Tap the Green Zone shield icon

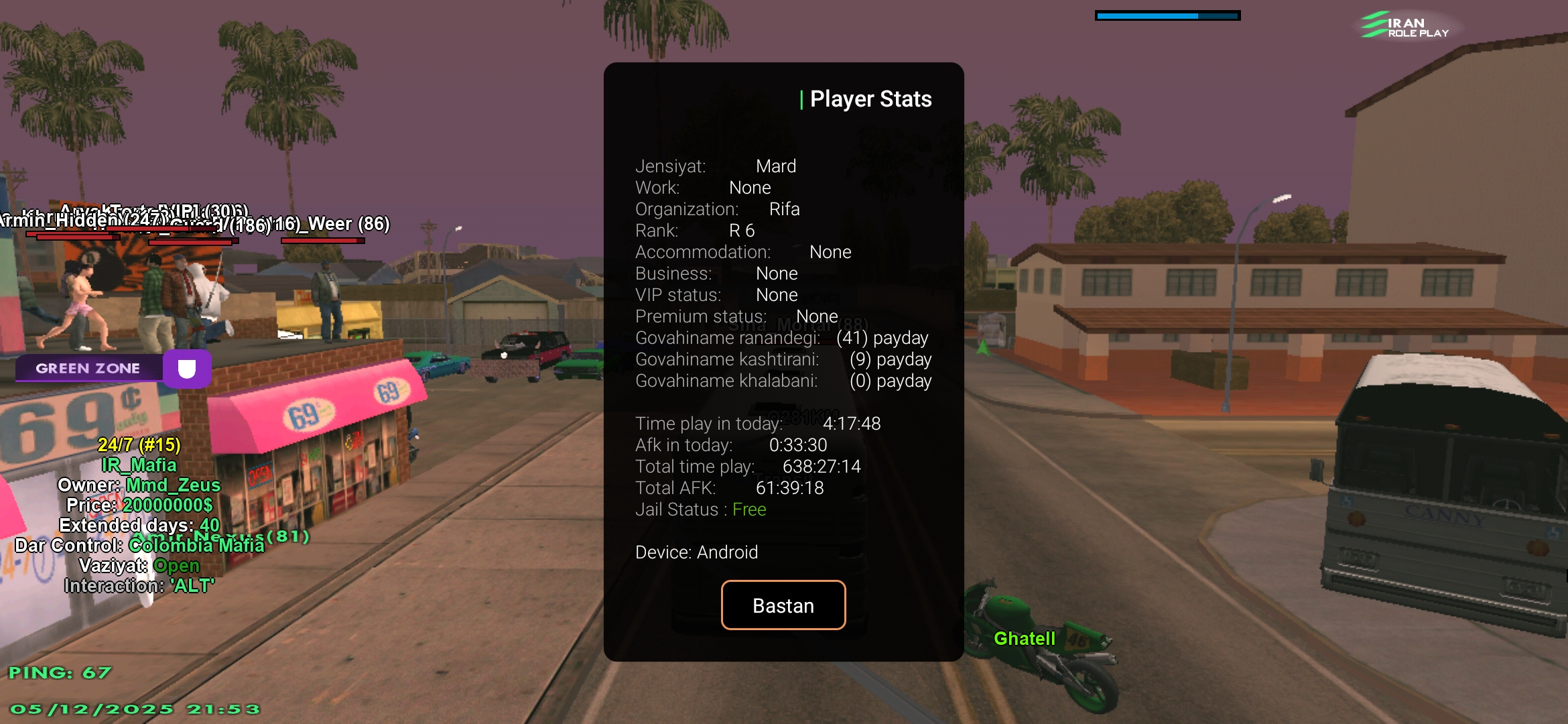[187, 369]
